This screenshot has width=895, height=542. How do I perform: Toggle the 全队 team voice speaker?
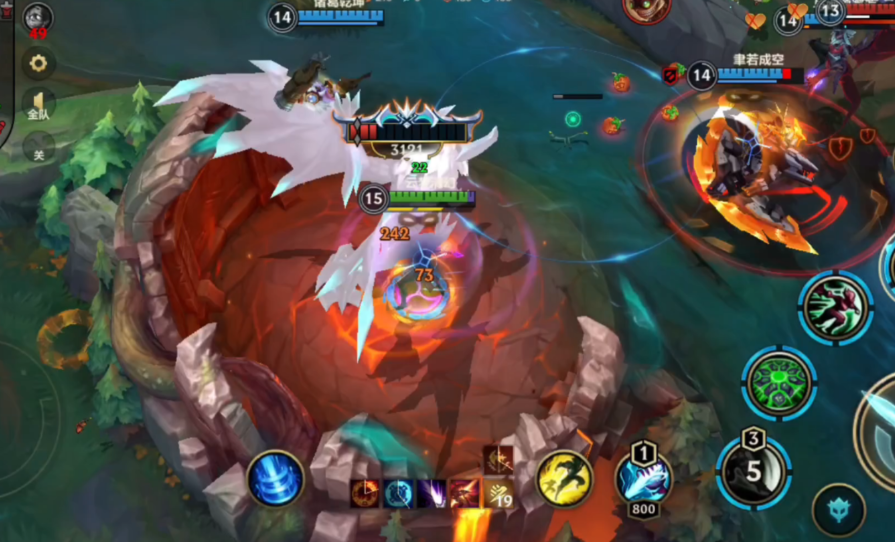38,105
